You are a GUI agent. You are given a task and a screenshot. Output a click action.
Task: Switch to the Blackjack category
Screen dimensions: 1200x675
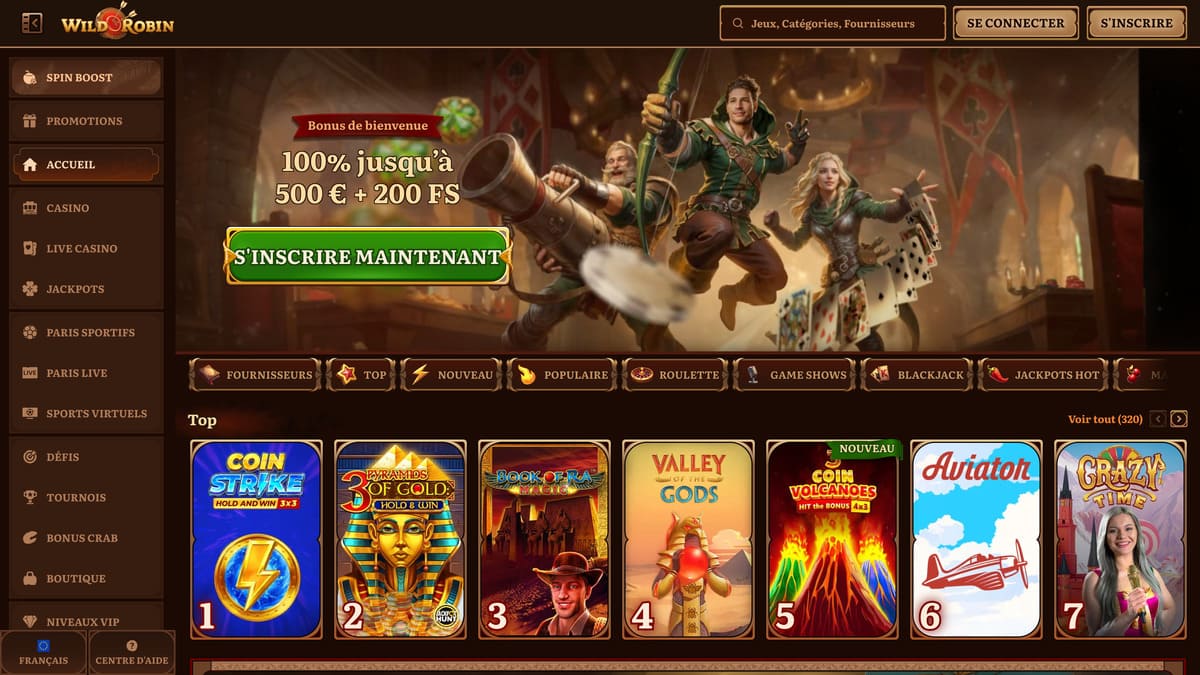(x=917, y=375)
